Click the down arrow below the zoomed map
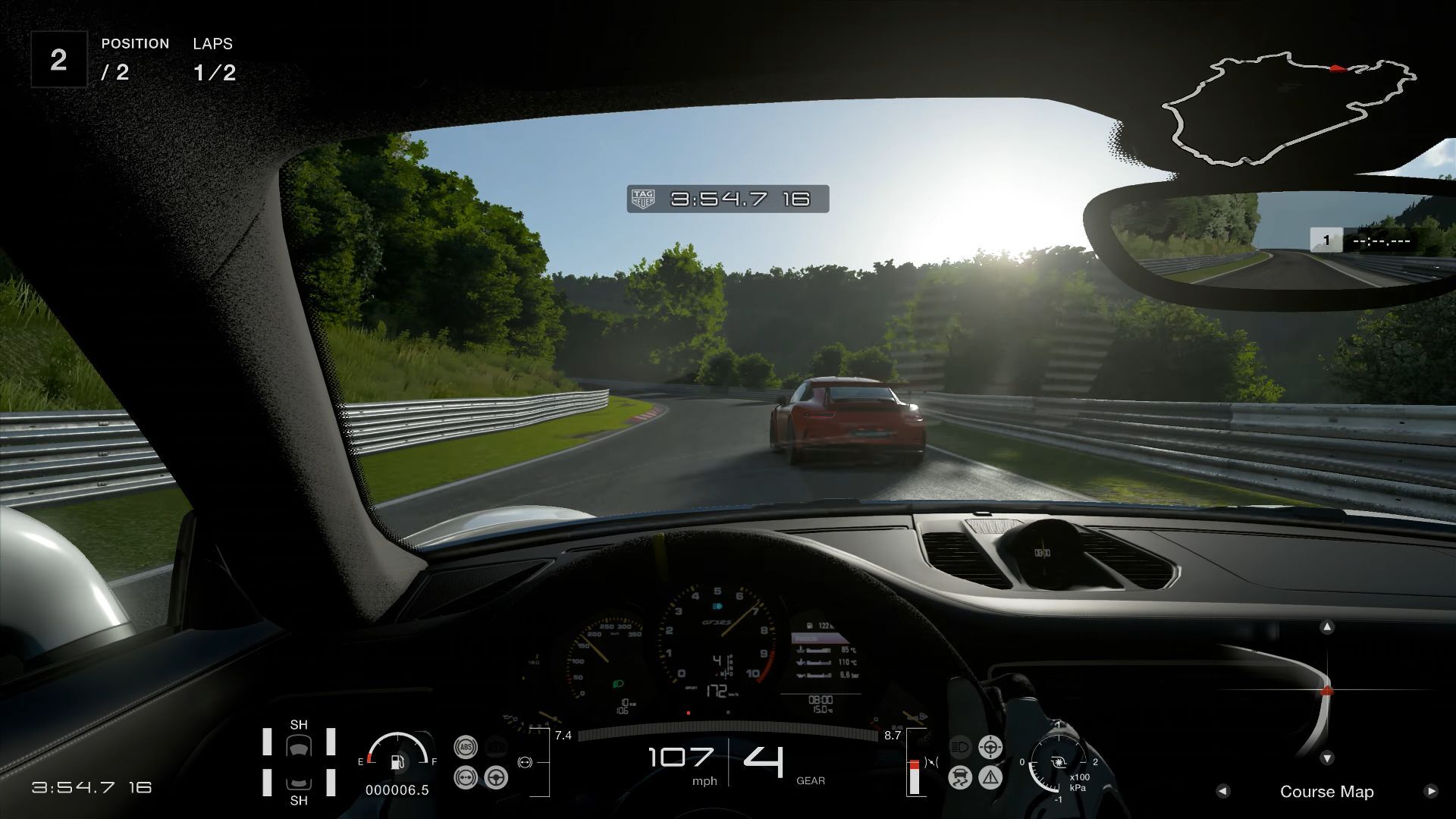This screenshot has height=819, width=1456. (1327, 758)
